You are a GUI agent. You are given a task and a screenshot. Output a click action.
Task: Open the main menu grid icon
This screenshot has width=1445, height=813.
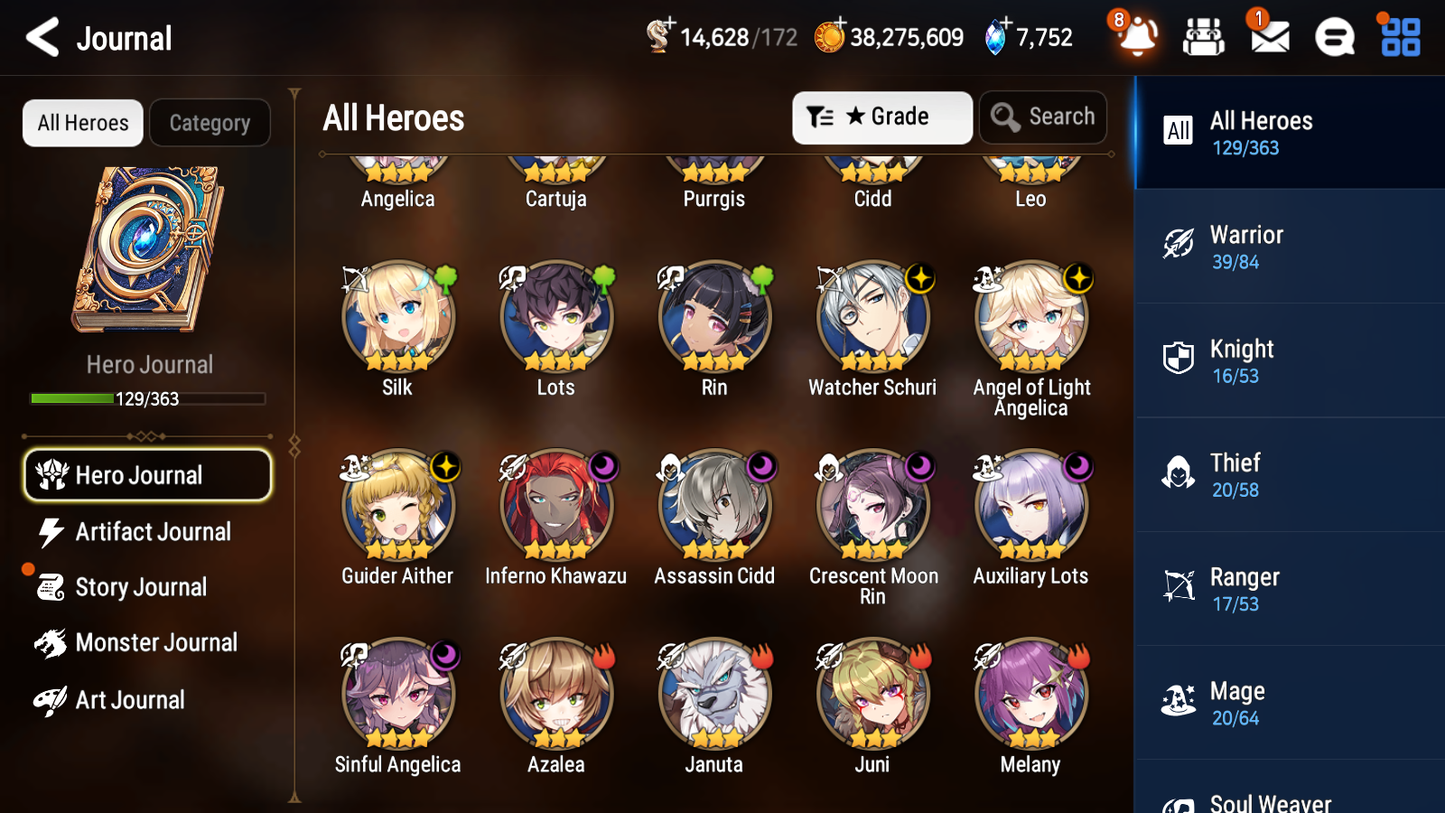[x=1399, y=36]
